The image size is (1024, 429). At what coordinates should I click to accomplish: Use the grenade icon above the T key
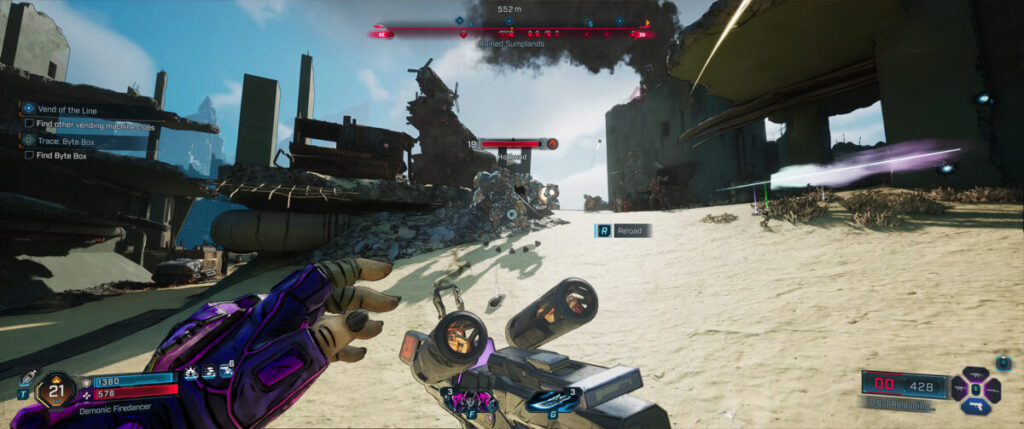27,378
